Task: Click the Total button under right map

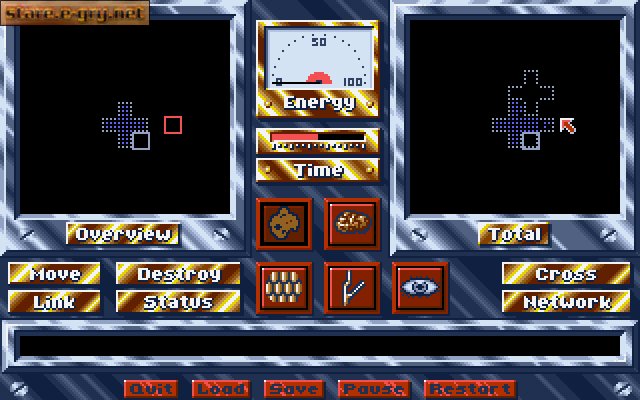Action: click(516, 234)
